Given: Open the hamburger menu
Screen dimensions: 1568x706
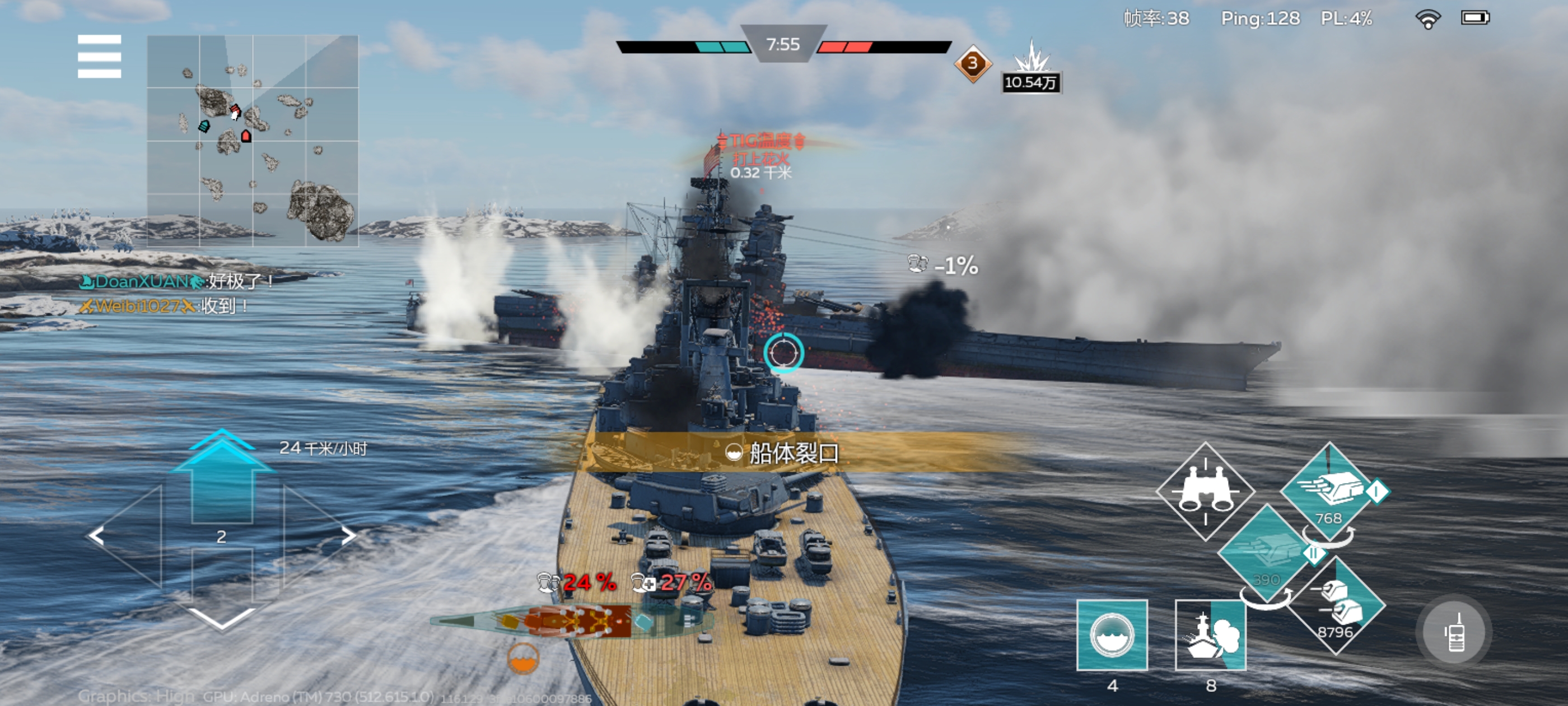Looking at the screenshot, I should (99, 57).
